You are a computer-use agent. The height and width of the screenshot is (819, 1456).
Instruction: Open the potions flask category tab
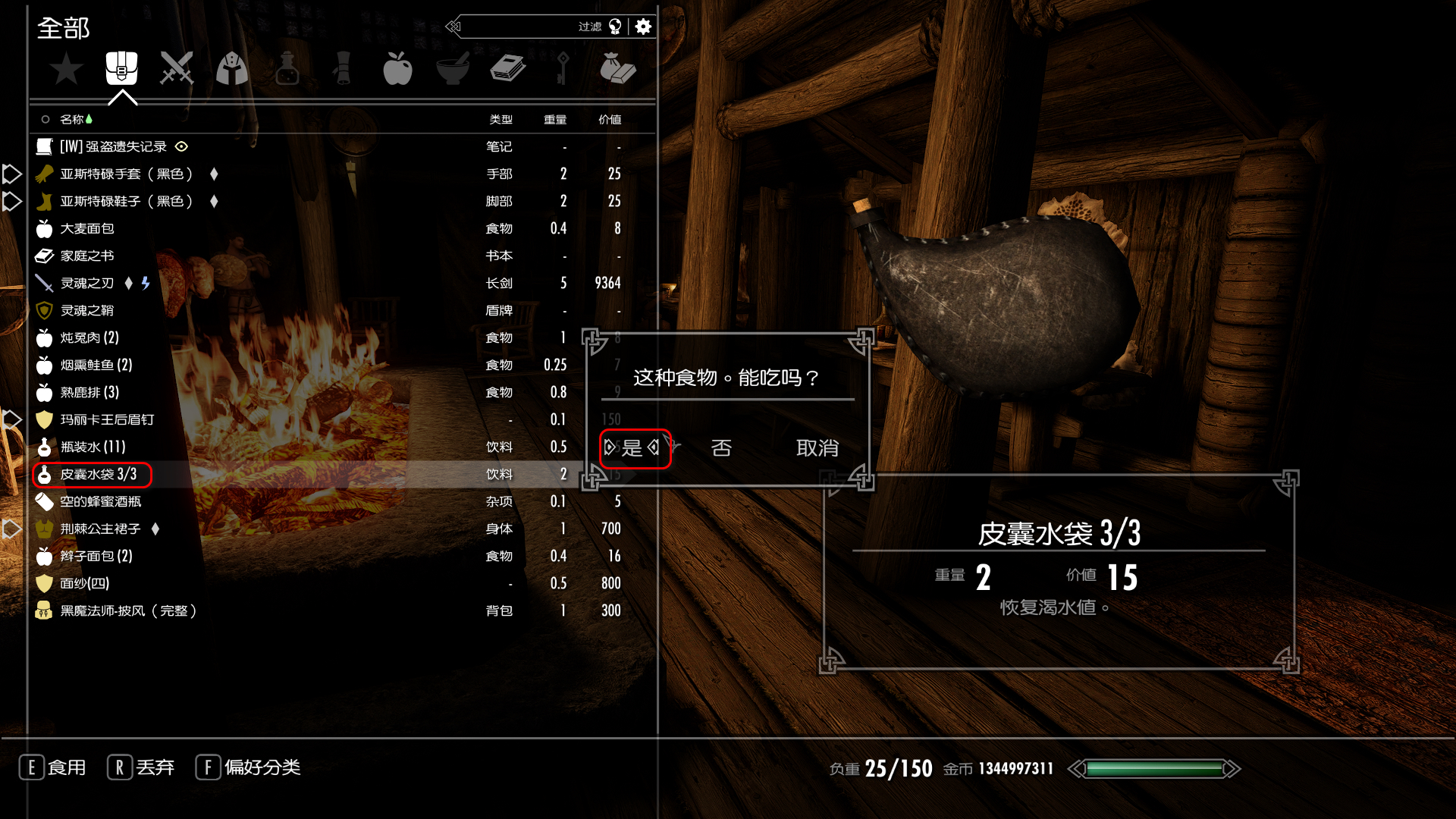[x=287, y=69]
